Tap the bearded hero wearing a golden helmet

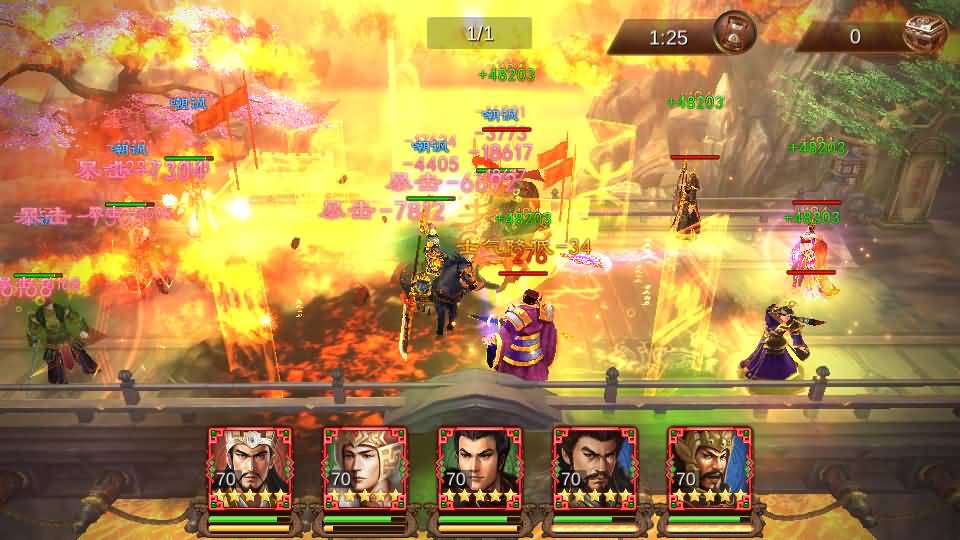coord(709,469)
